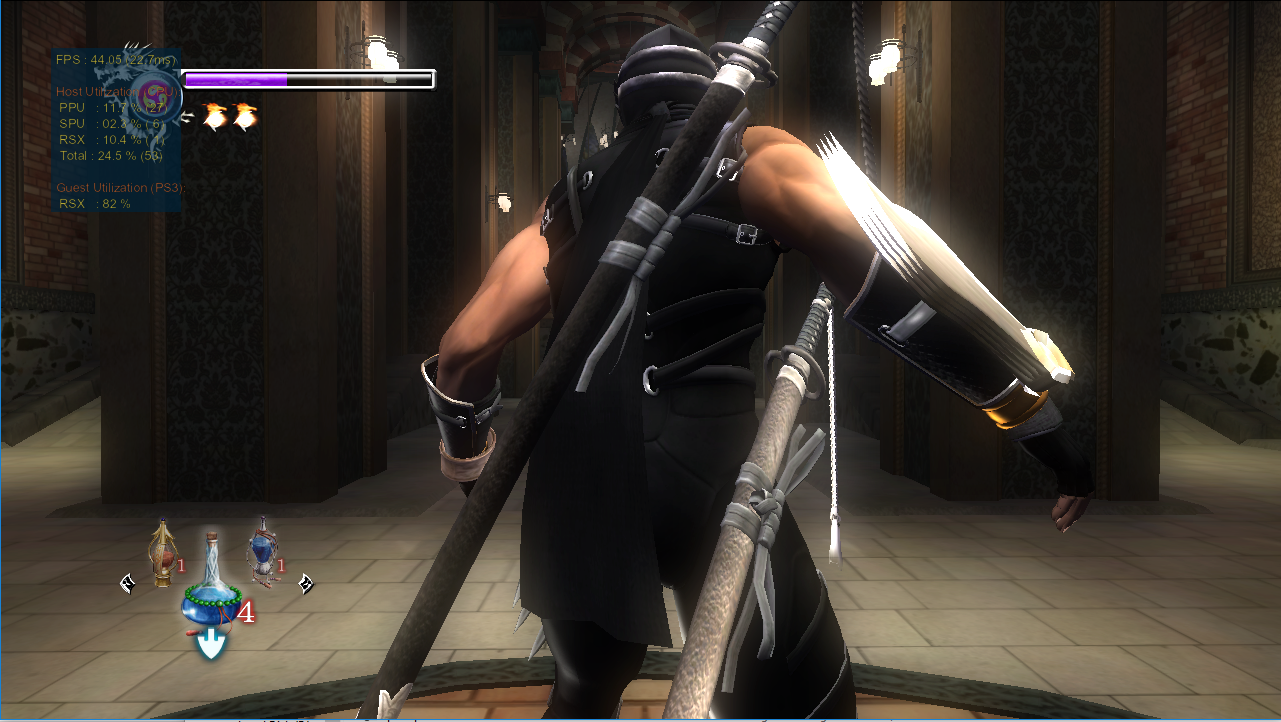Click the small white arrow near the flames
Screen dimensions: 1281x722
(186, 116)
